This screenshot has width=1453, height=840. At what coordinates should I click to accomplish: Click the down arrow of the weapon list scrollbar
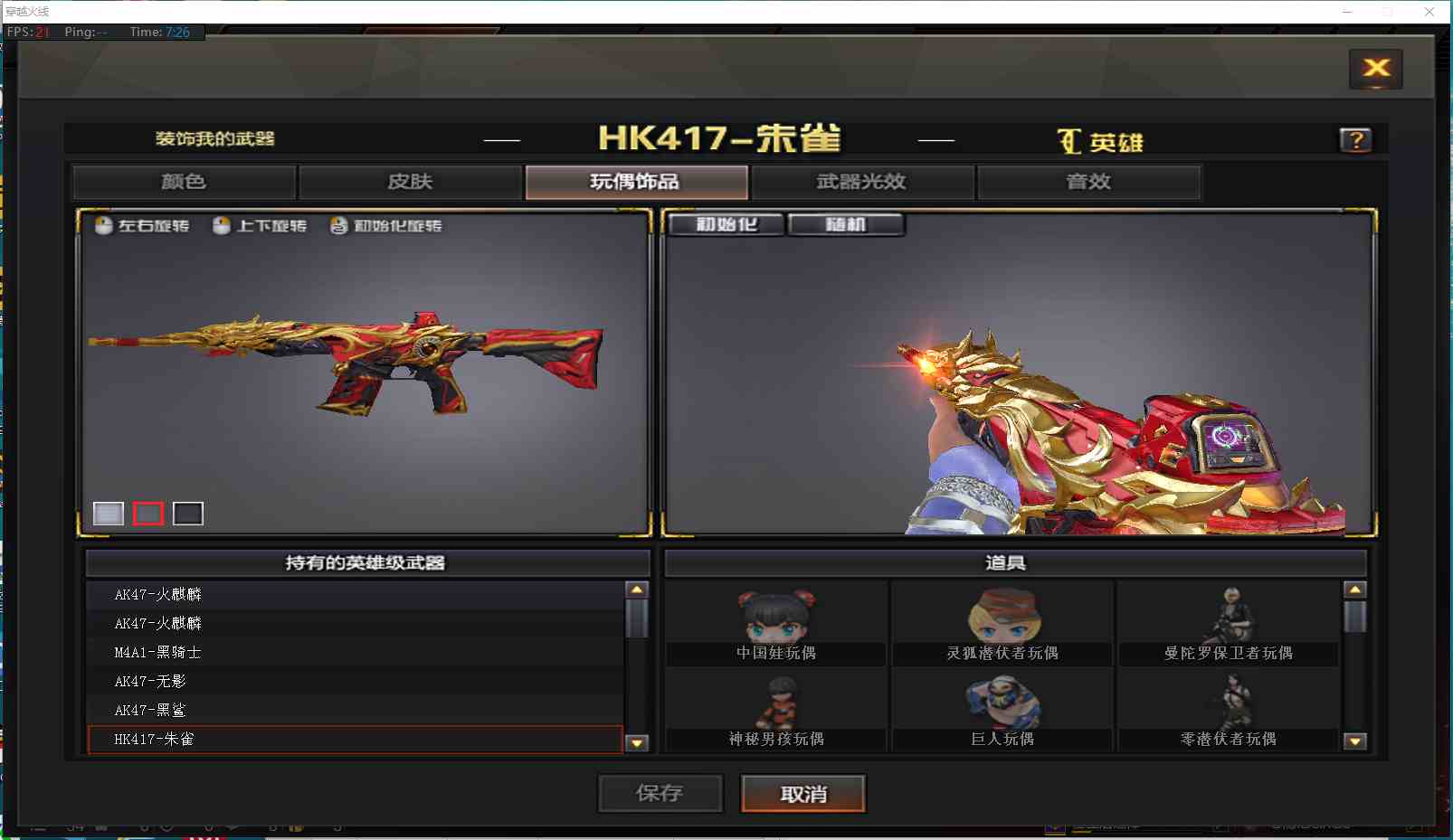pyautogui.click(x=638, y=743)
